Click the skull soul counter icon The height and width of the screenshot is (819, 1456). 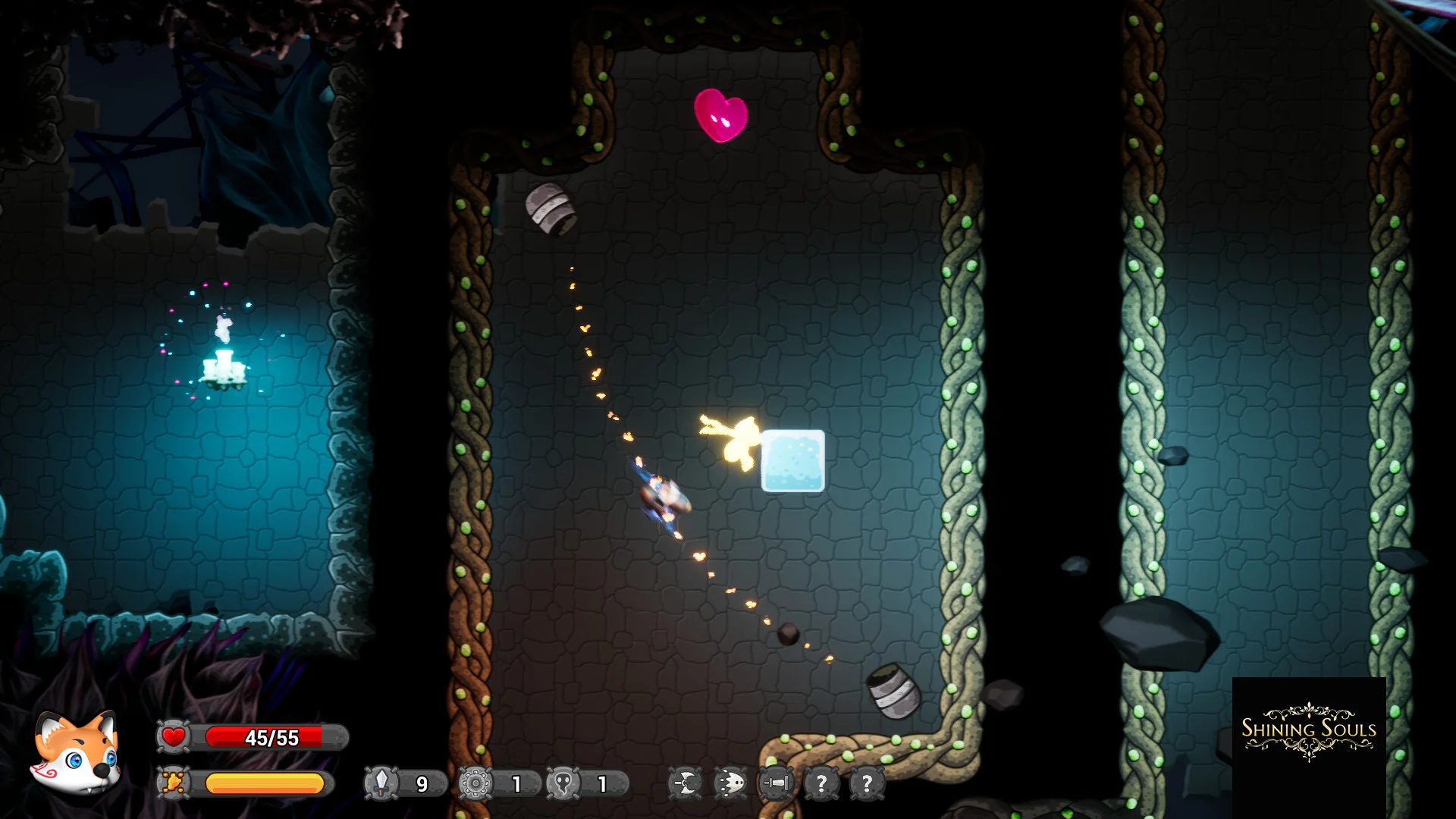tap(563, 783)
